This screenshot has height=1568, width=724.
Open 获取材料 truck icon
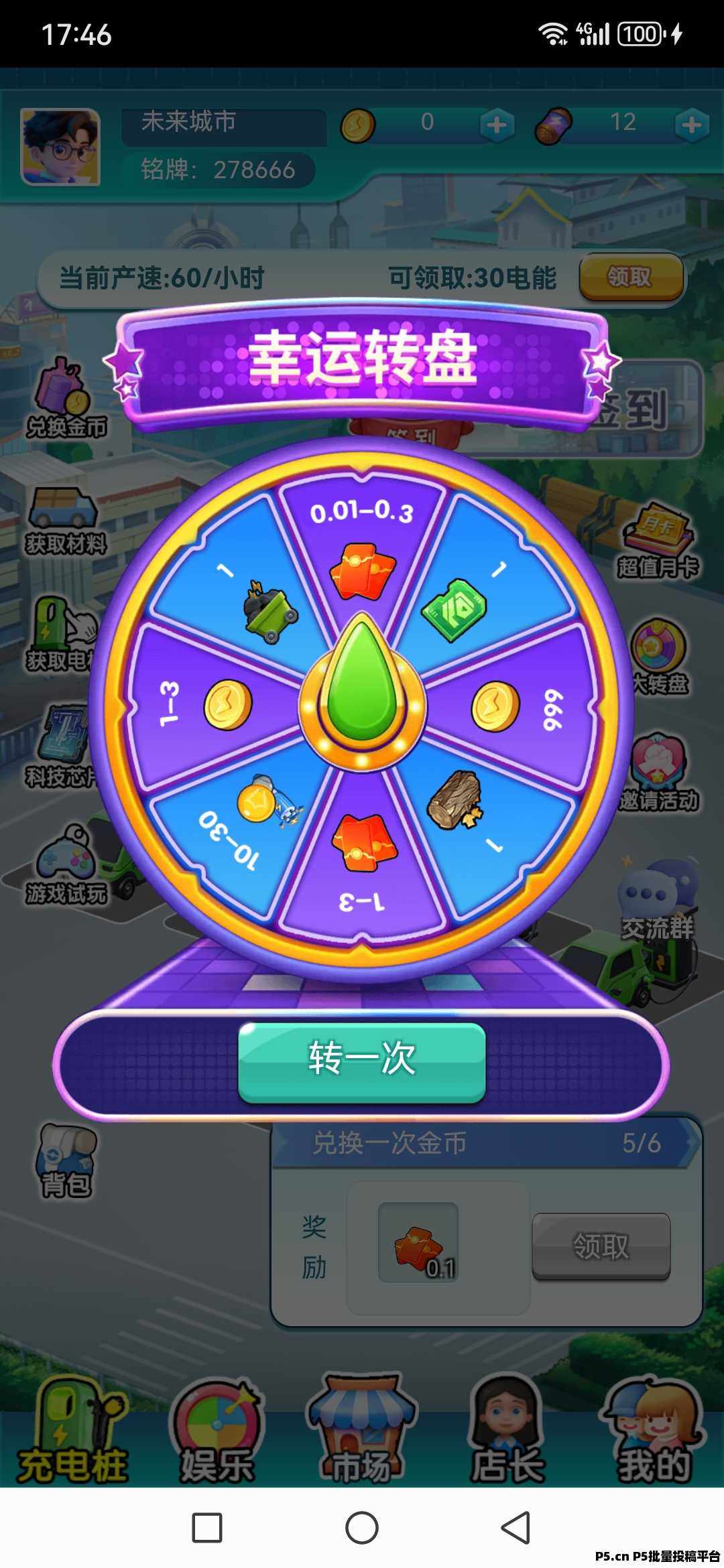tap(65, 521)
